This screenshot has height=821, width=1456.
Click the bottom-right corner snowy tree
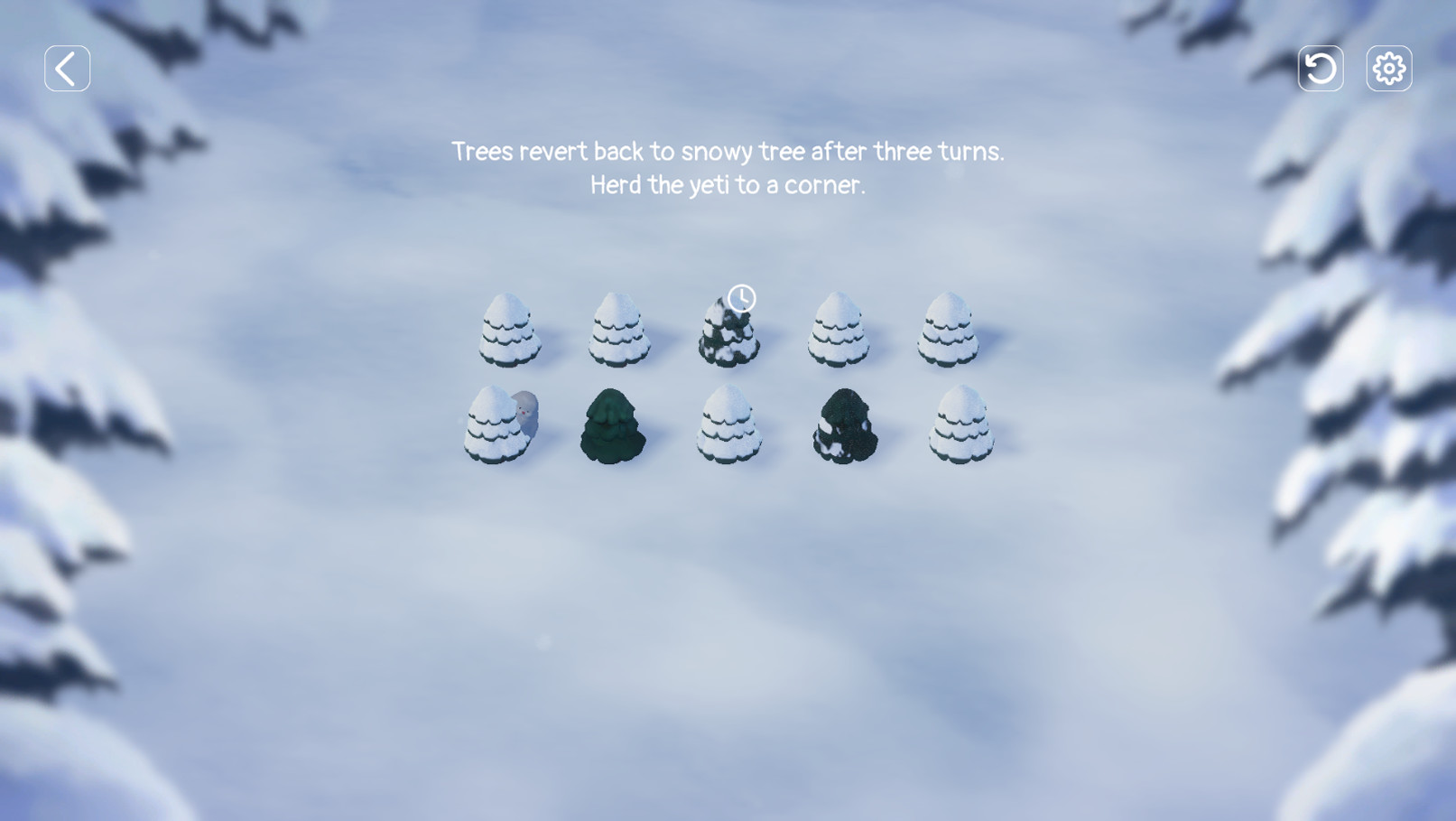tap(961, 426)
